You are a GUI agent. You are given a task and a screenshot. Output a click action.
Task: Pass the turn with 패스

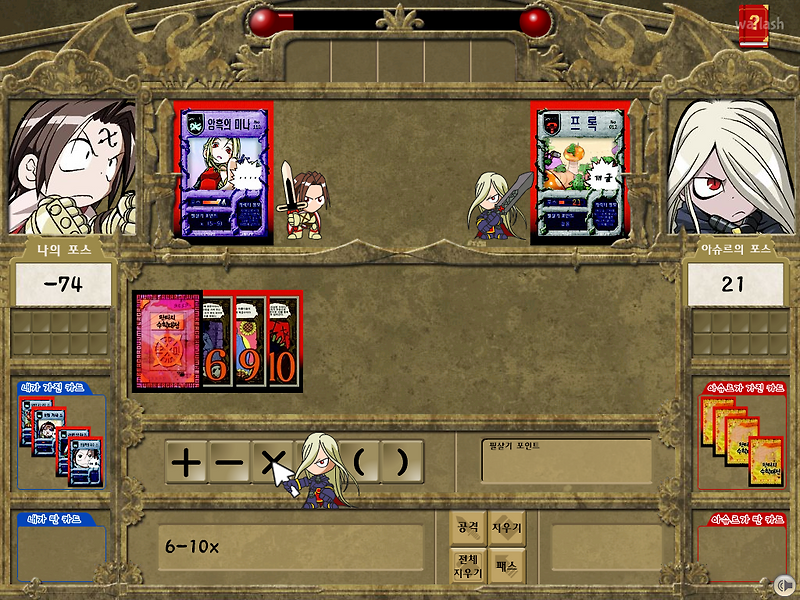[508, 566]
